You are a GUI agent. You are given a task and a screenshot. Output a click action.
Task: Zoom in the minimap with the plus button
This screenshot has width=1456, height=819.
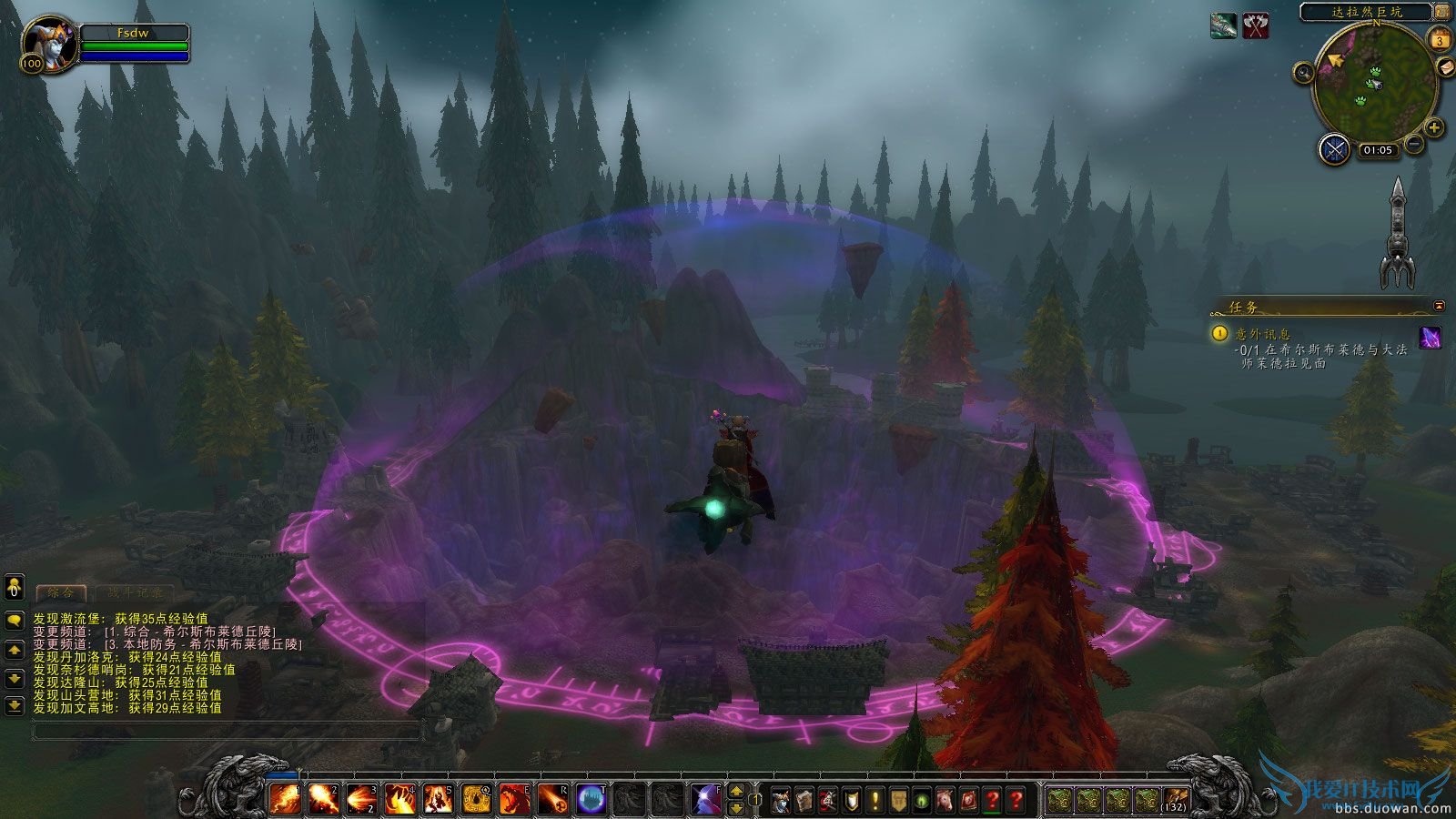1433,127
